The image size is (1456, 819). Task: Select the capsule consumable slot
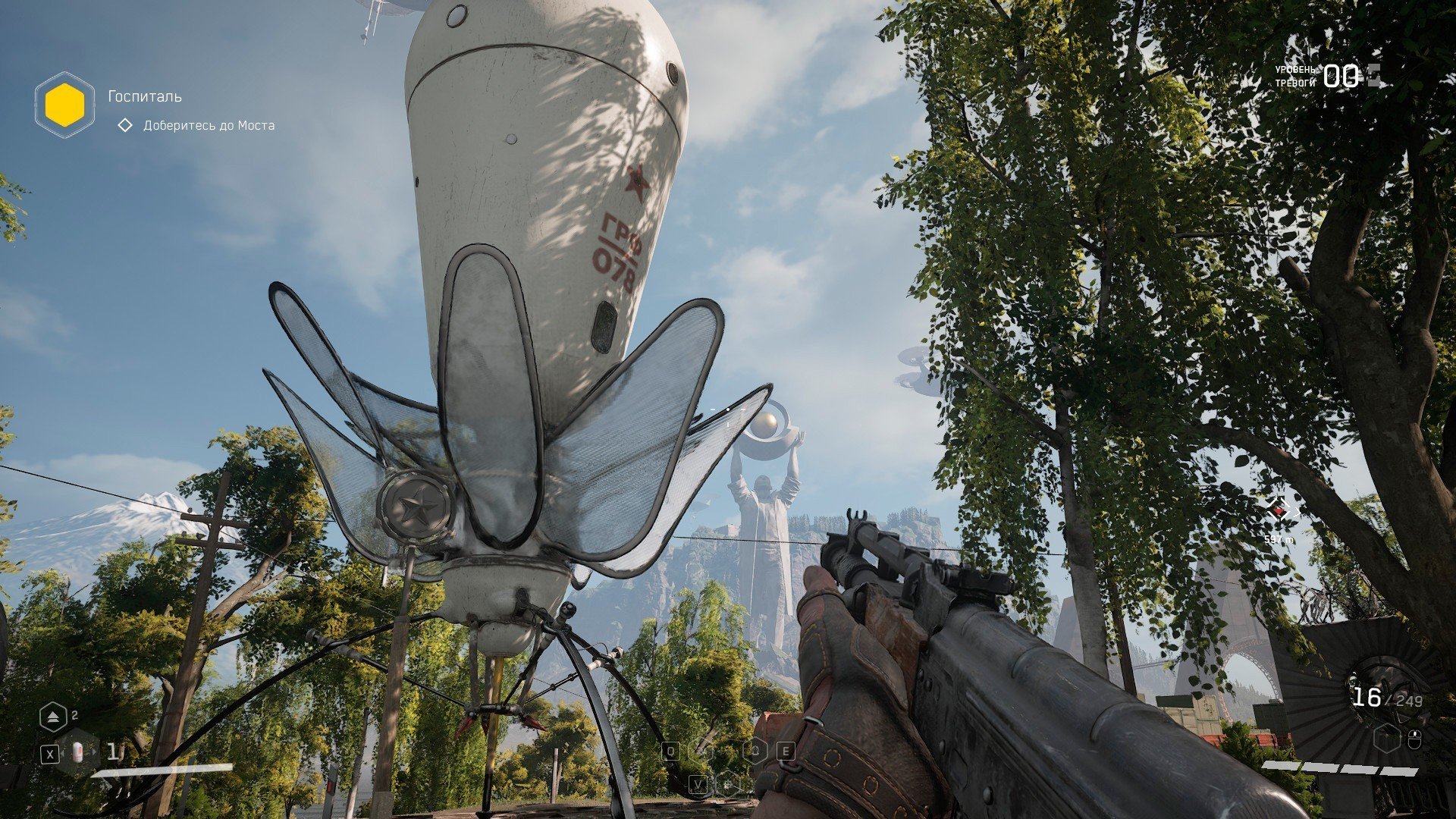78,752
